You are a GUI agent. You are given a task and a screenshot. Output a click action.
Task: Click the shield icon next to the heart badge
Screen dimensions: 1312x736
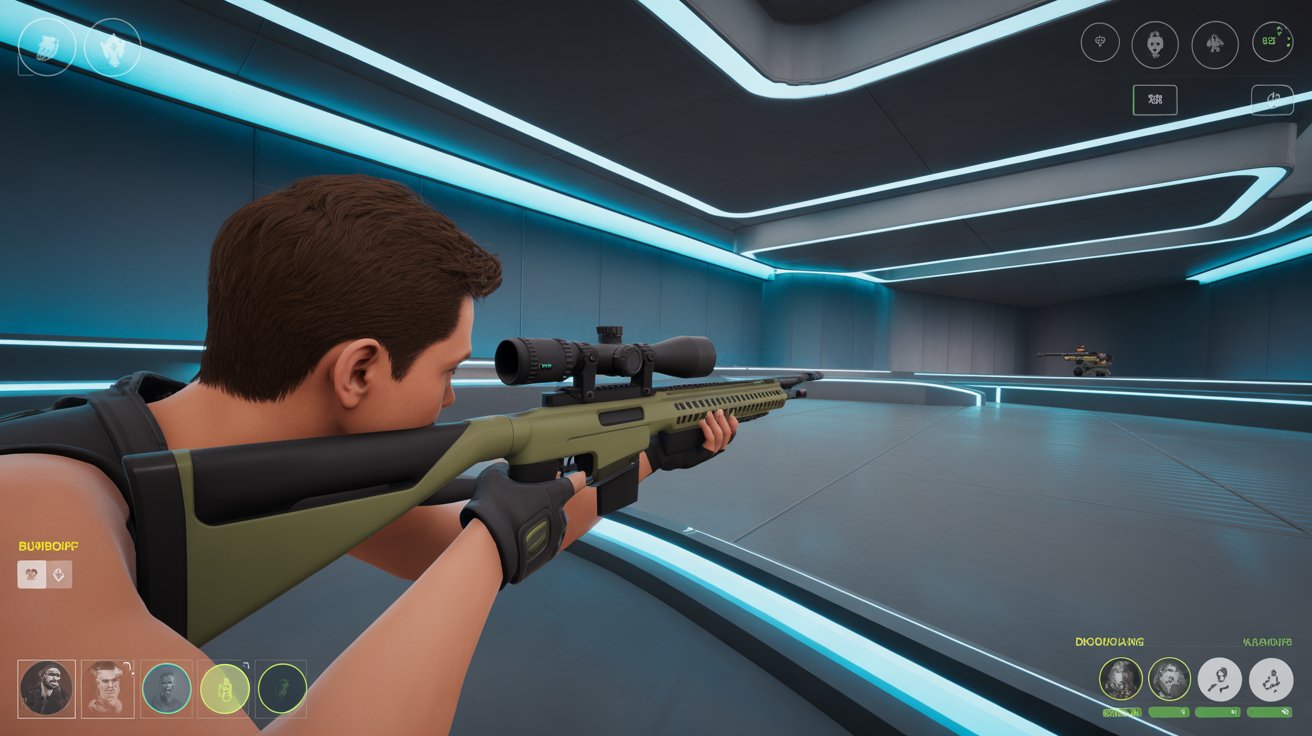point(58,574)
